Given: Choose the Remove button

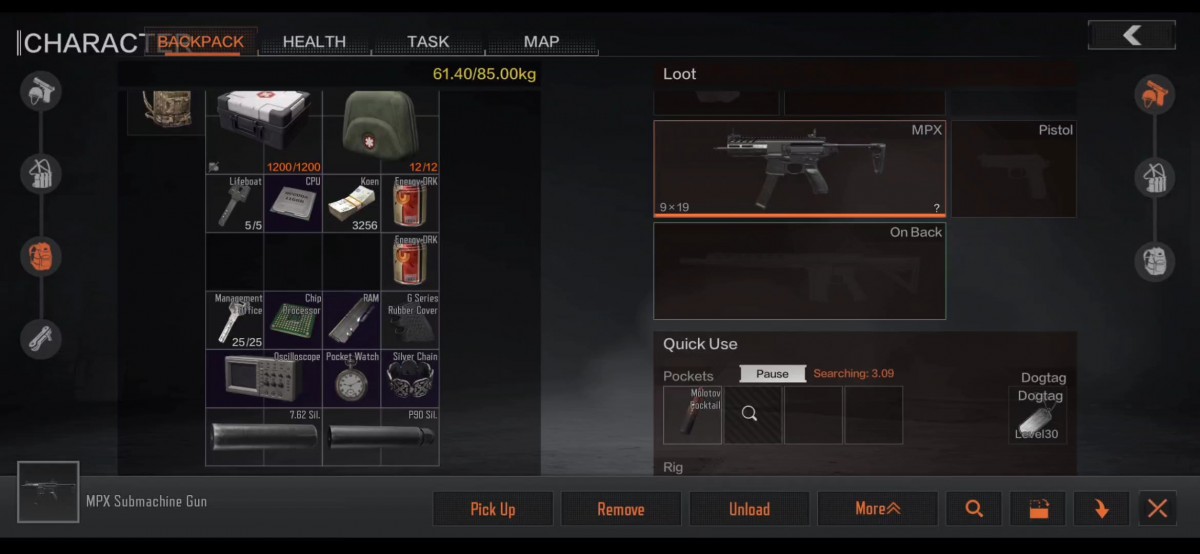Looking at the screenshot, I should (x=621, y=509).
